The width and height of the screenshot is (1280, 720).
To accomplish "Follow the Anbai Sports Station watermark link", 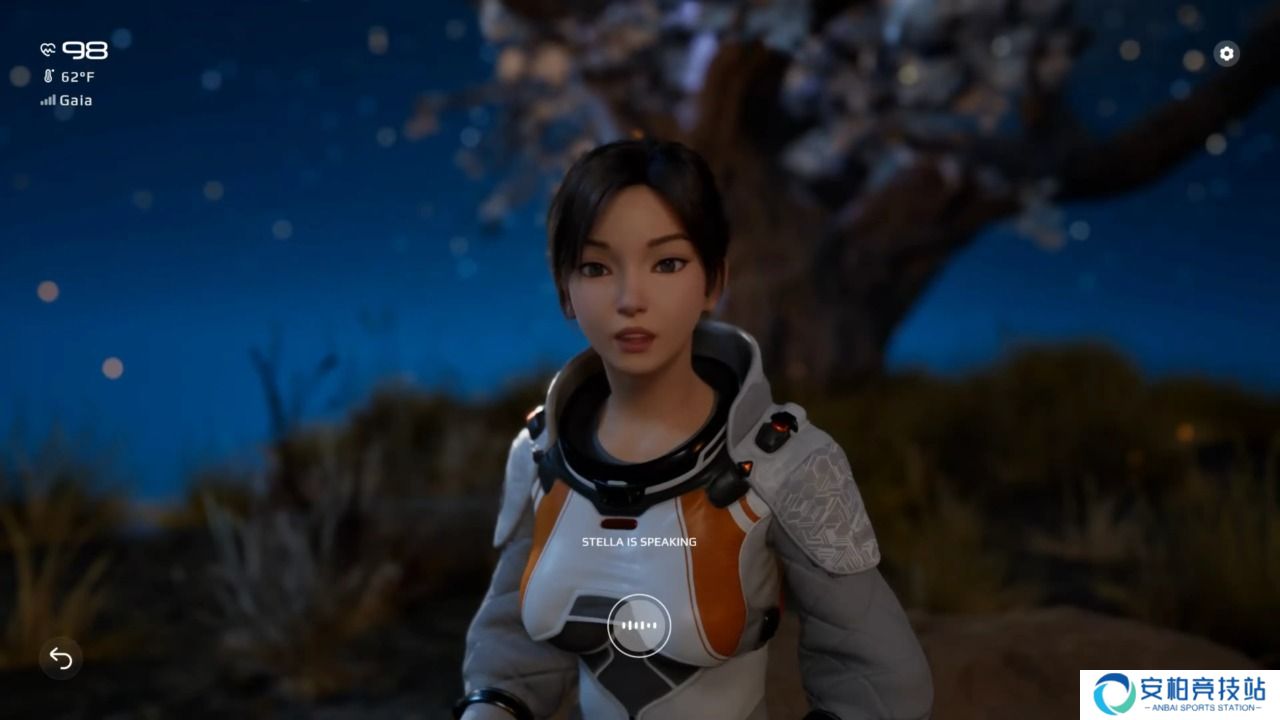I will pyautogui.click(x=1180, y=690).
